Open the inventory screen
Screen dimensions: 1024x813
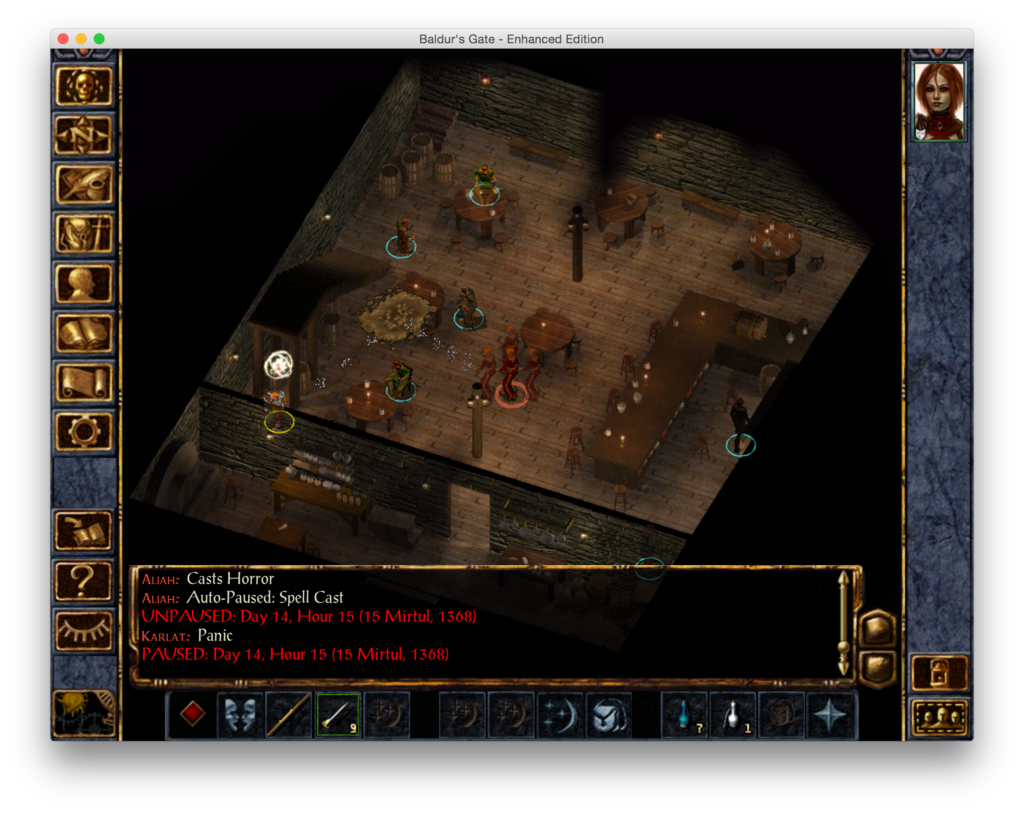pyautogui.click(x=84, y=234)
